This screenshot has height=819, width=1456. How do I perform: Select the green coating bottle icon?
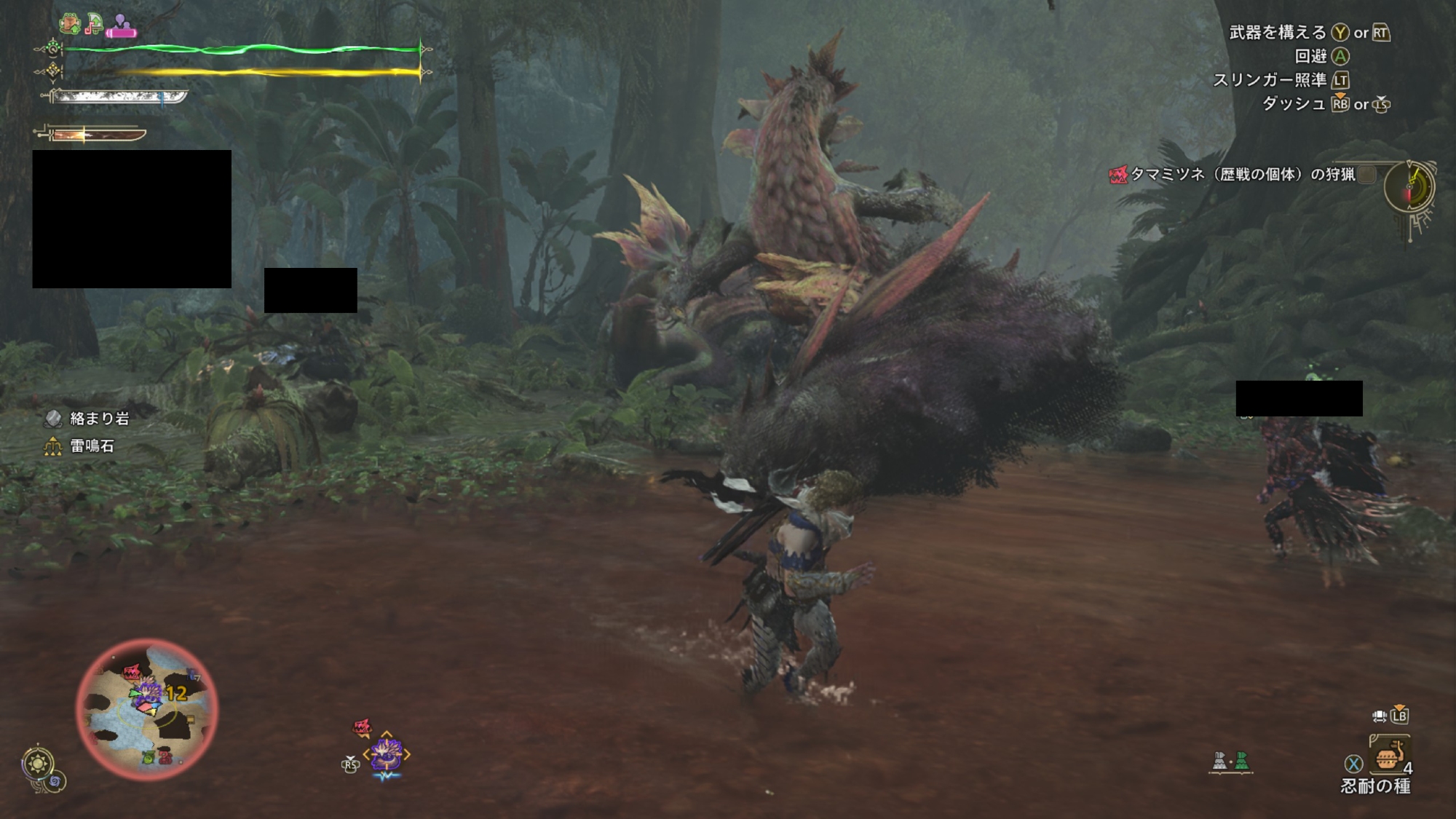tap(1241, 761)
